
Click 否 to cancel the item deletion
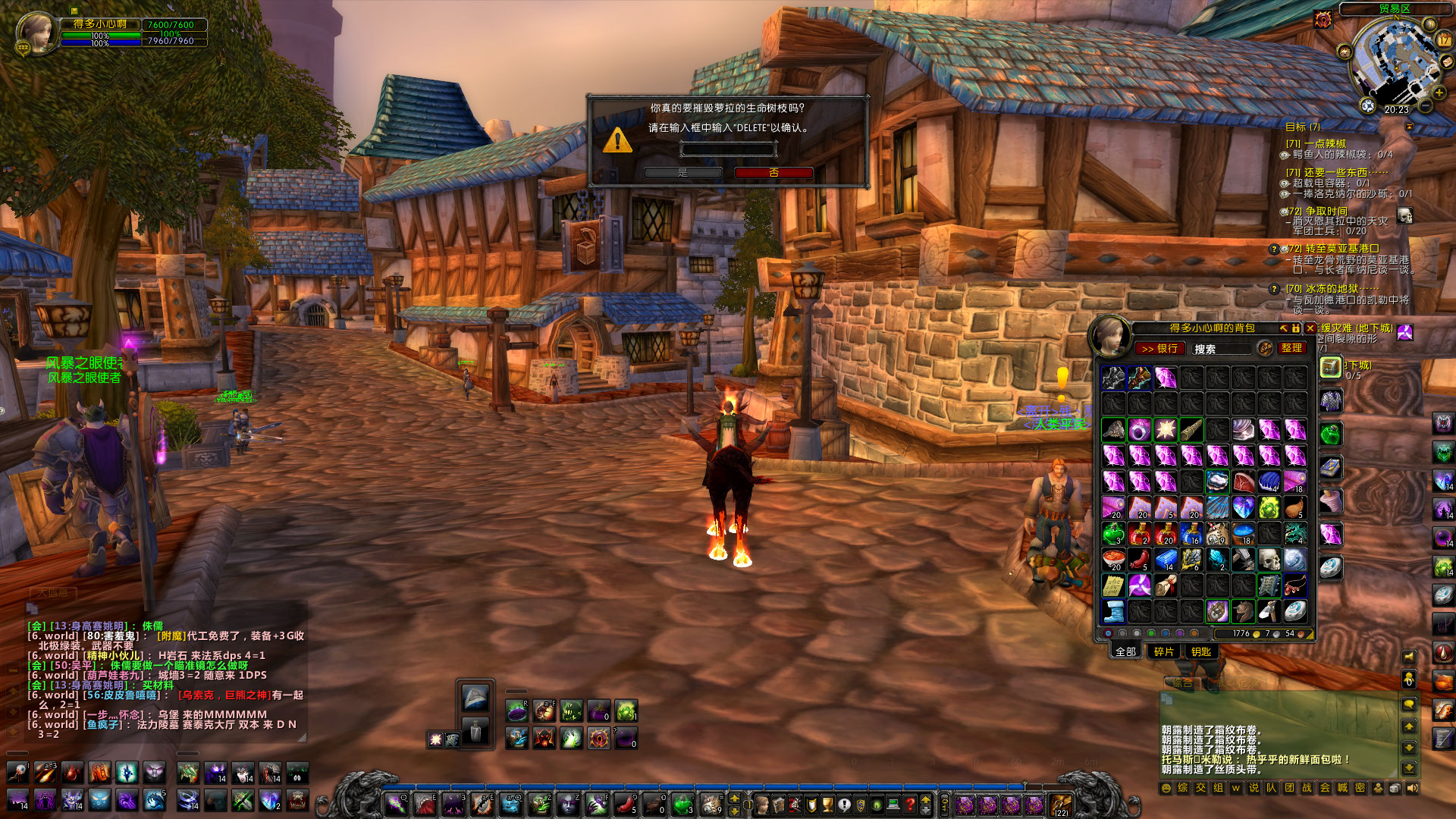772,173
